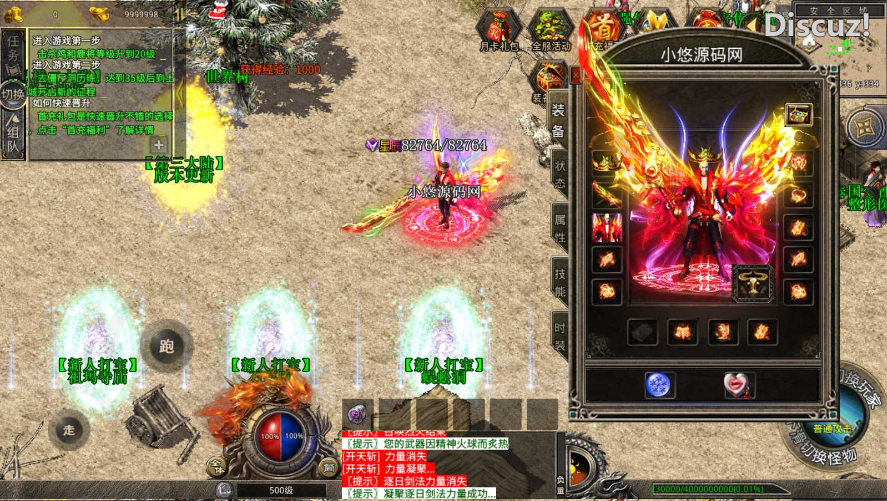Screen dimensions: 887x501
Task: Toggle the 跑 run button
Action: 166,346
